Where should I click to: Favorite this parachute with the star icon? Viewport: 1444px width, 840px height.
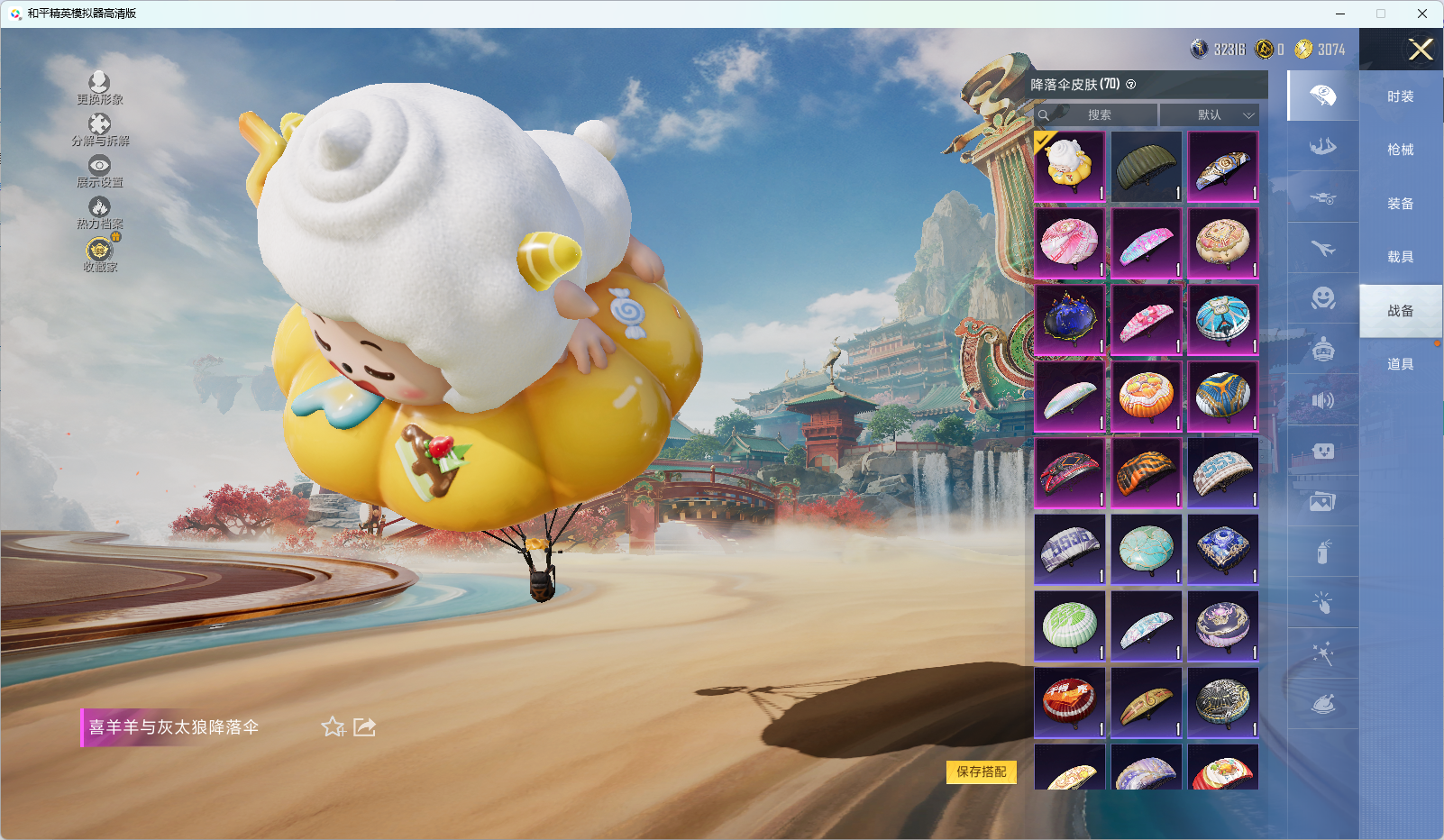click(x=333, y=726)
